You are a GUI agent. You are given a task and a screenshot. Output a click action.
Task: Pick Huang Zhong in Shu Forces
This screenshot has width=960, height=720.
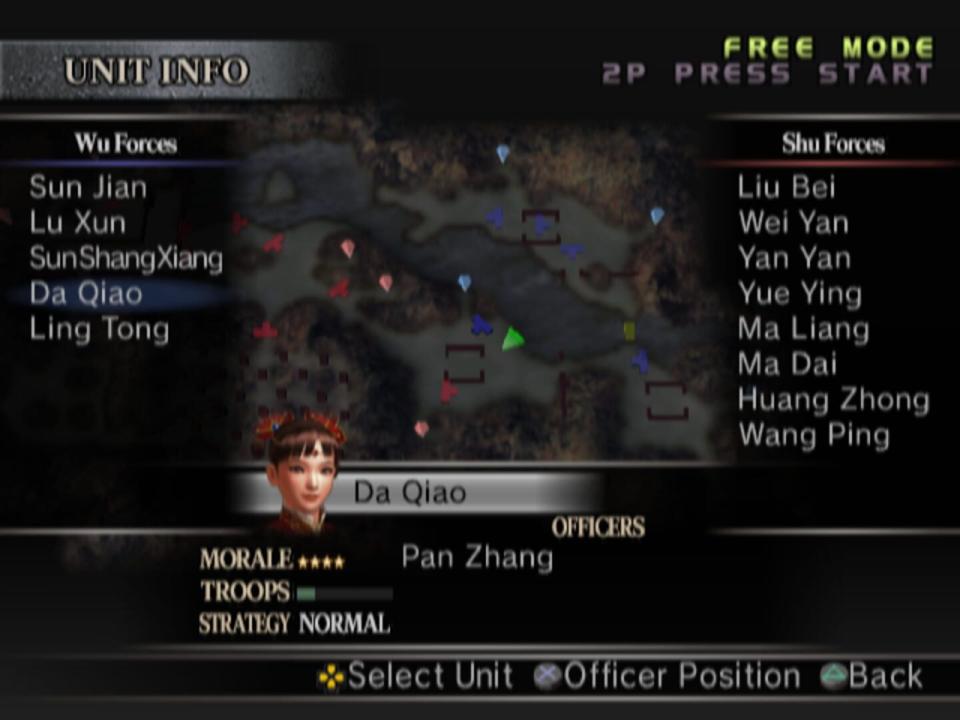tap(833, 400)
